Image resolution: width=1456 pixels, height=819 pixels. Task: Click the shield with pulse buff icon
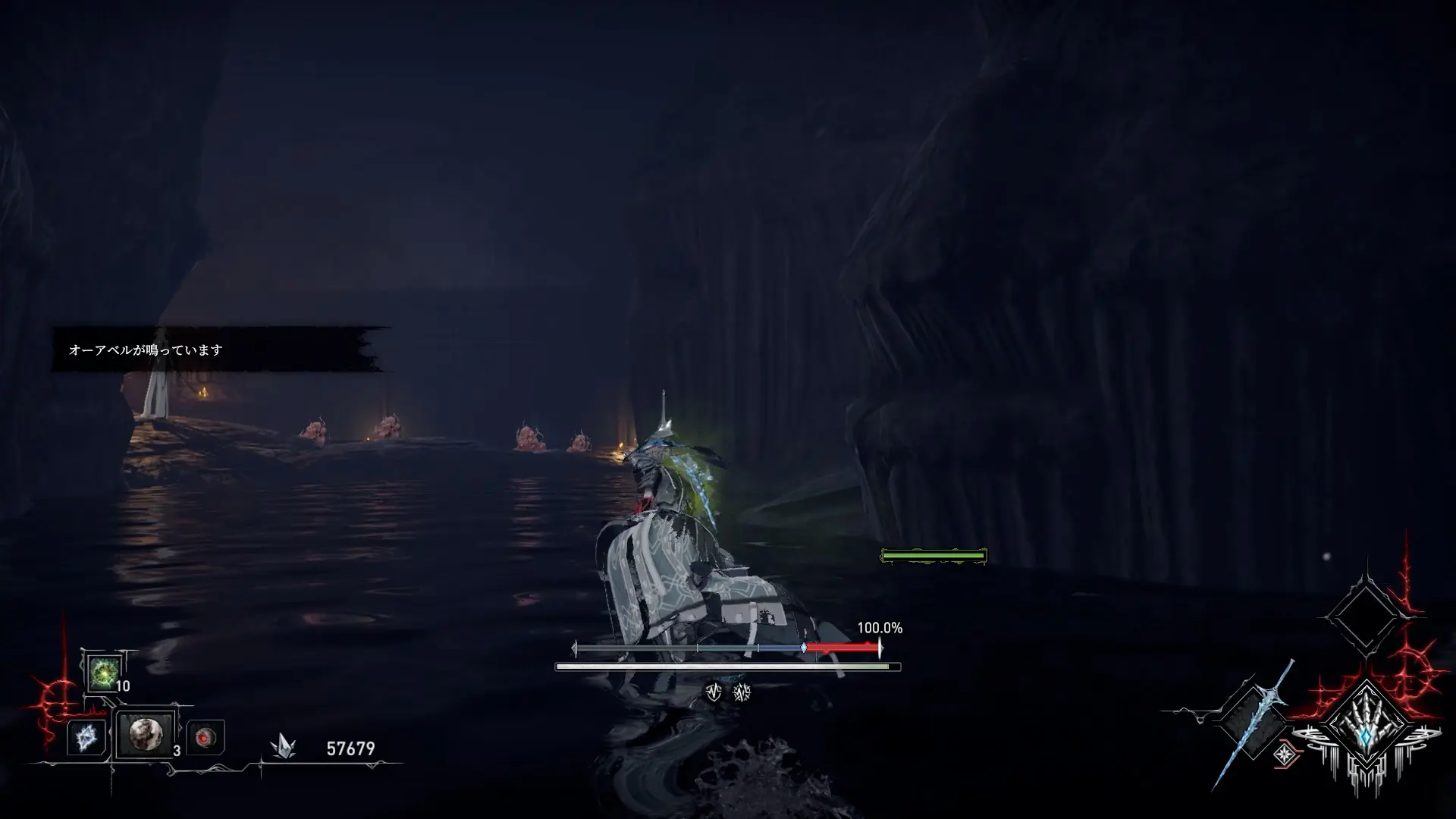(x=714, y=692)
